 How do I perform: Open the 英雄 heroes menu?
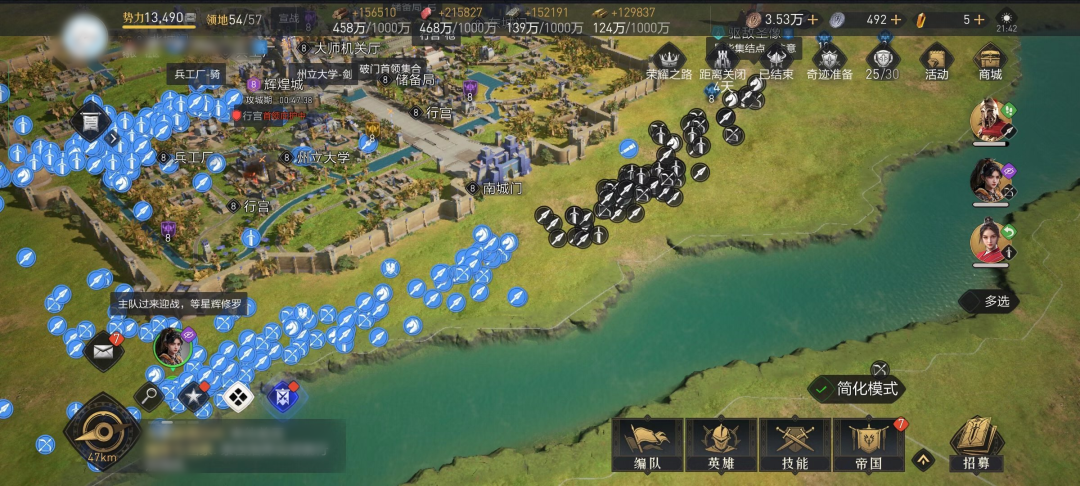point(719,443)
